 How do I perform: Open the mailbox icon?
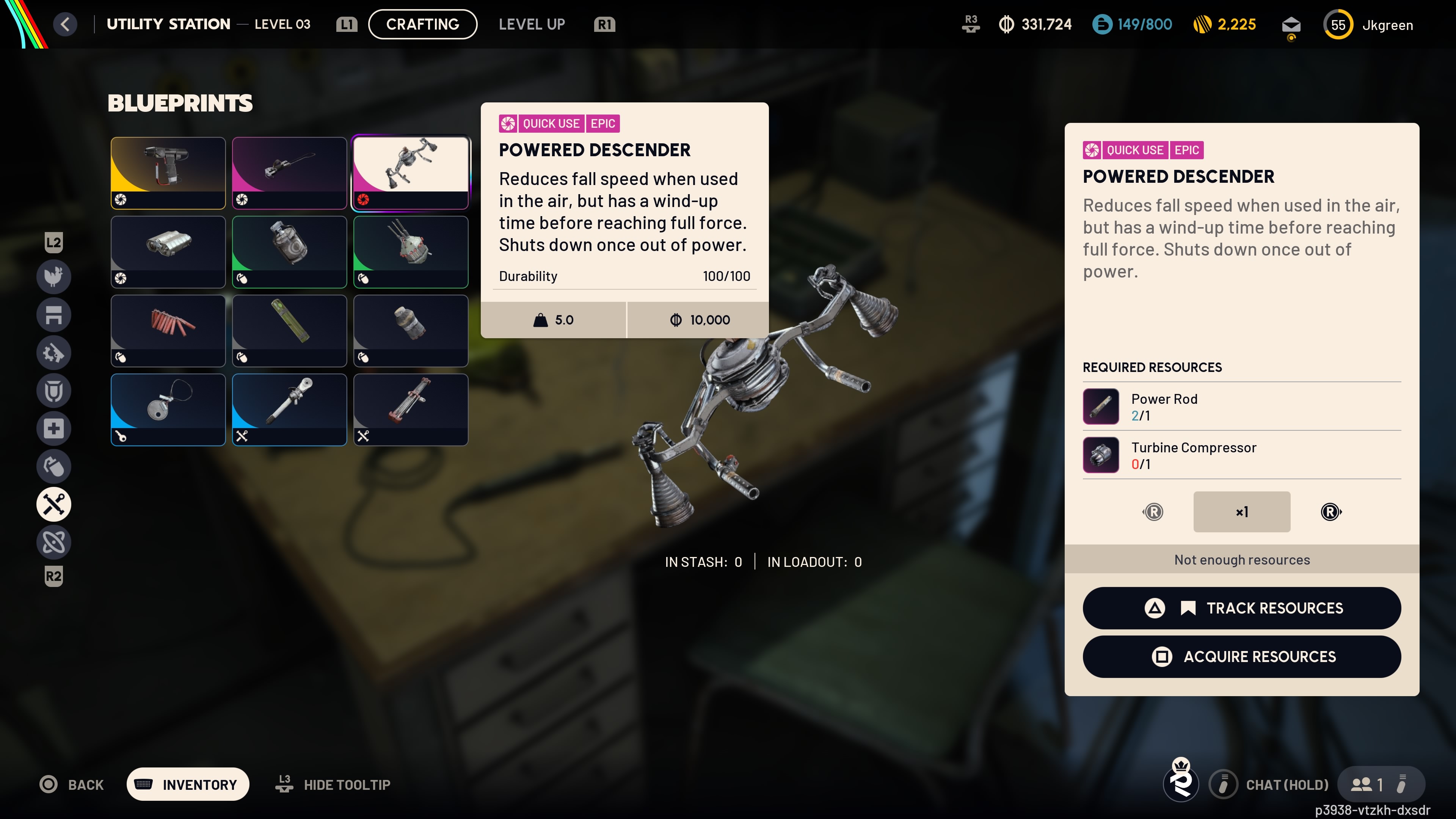point(1291,25)
